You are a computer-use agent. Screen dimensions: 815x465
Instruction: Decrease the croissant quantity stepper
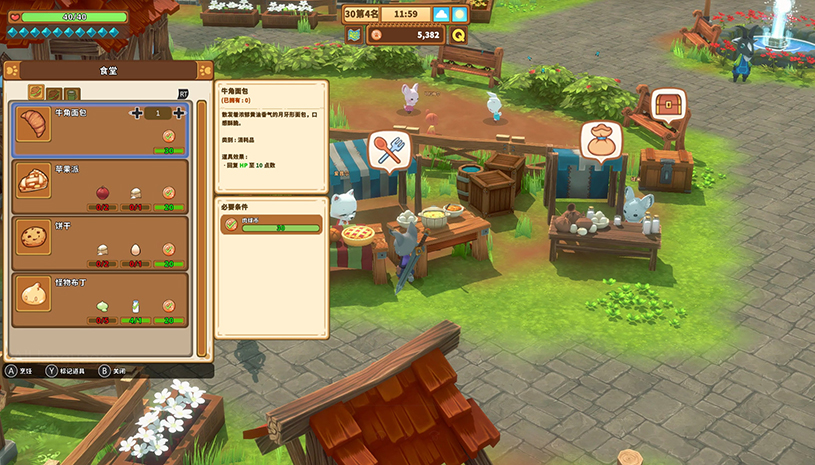click(136, 113)
